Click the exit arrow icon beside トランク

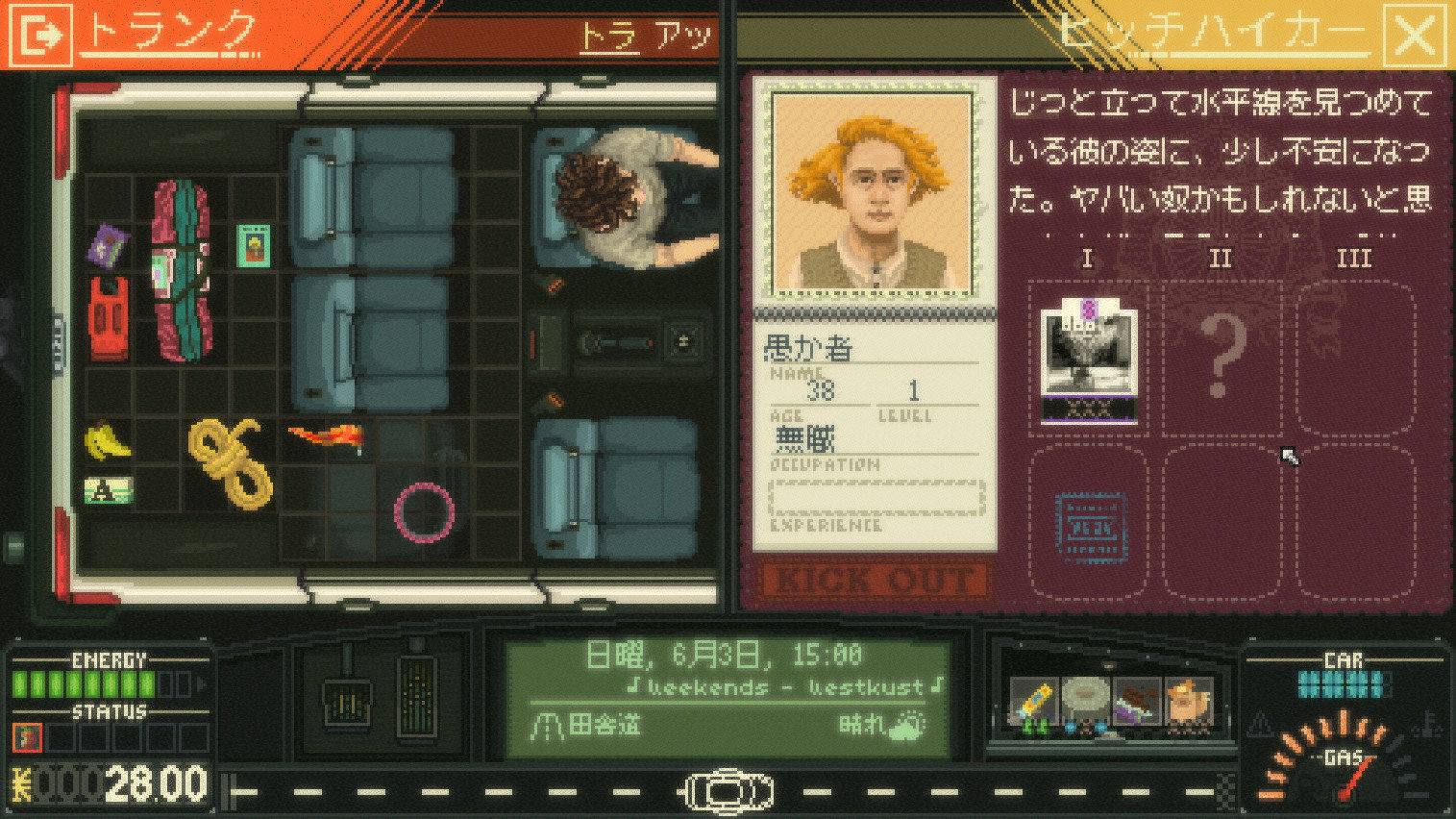point(39,36)
